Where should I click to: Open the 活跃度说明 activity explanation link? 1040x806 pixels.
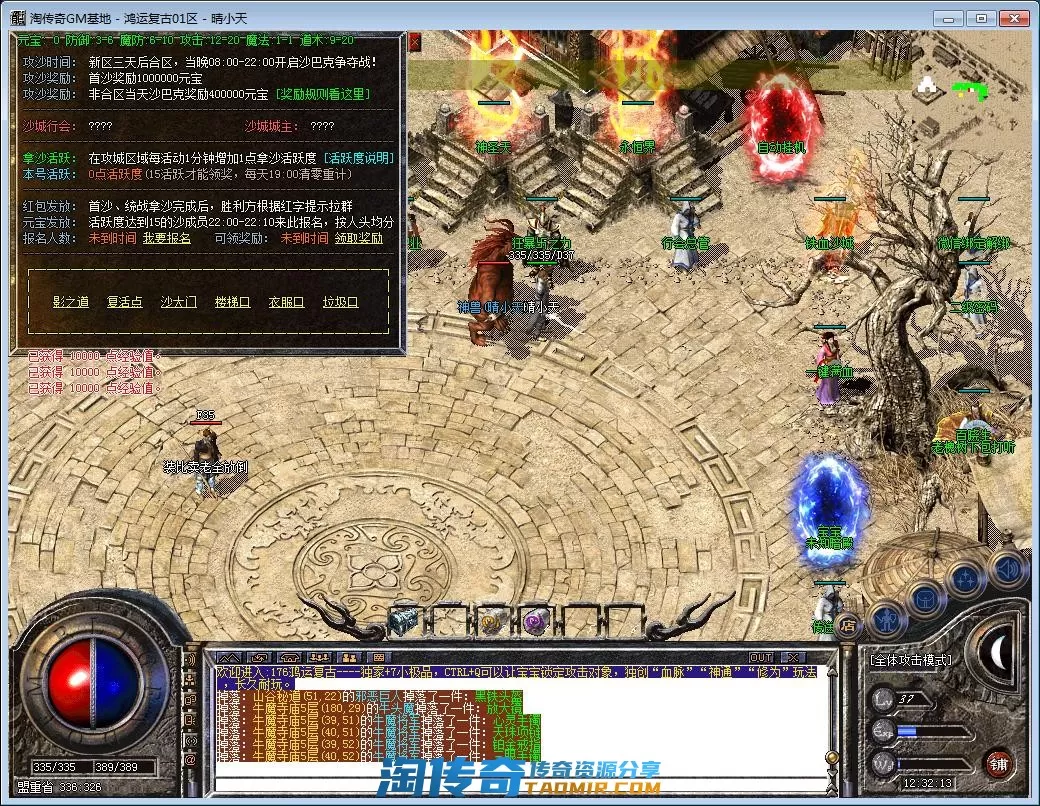click(x=358, y=158)
